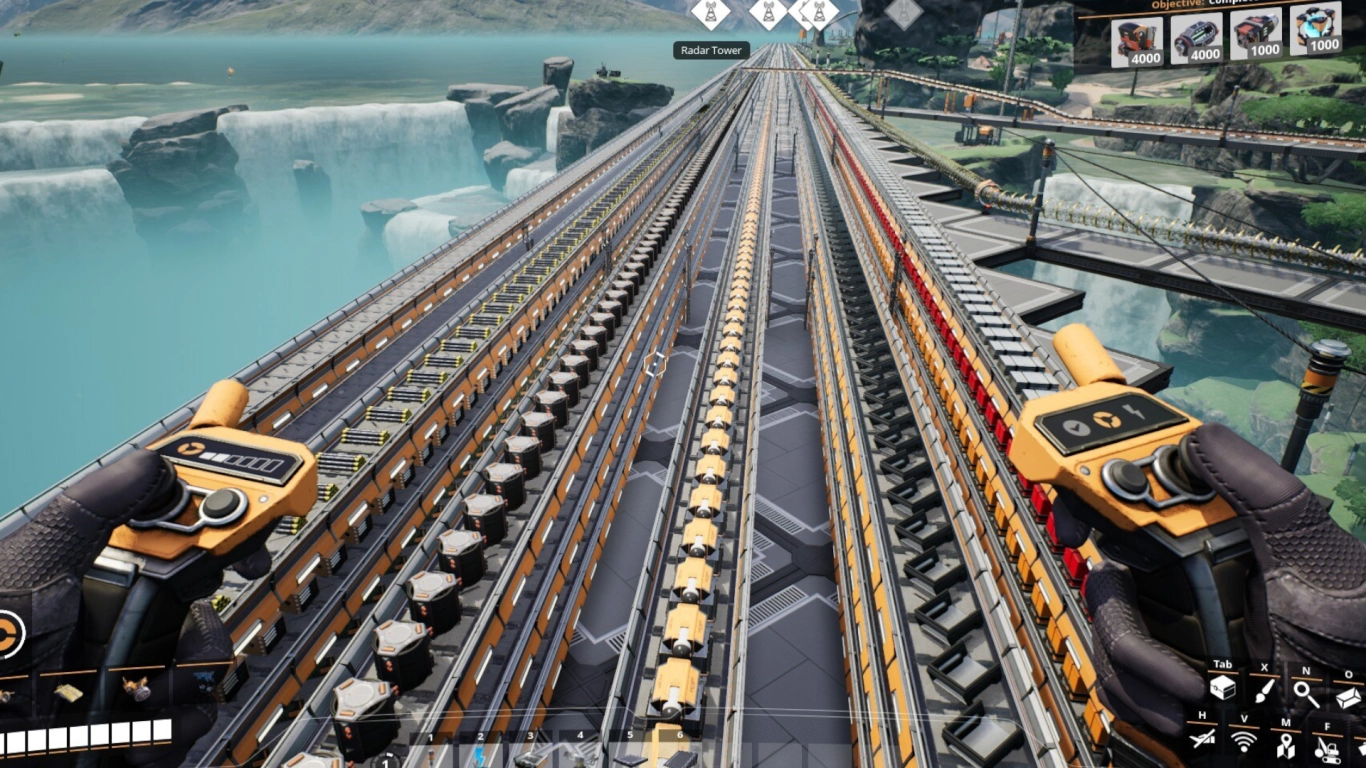
Task: Expand the left chevron beside the radar icons
Action: click(801, 14)
